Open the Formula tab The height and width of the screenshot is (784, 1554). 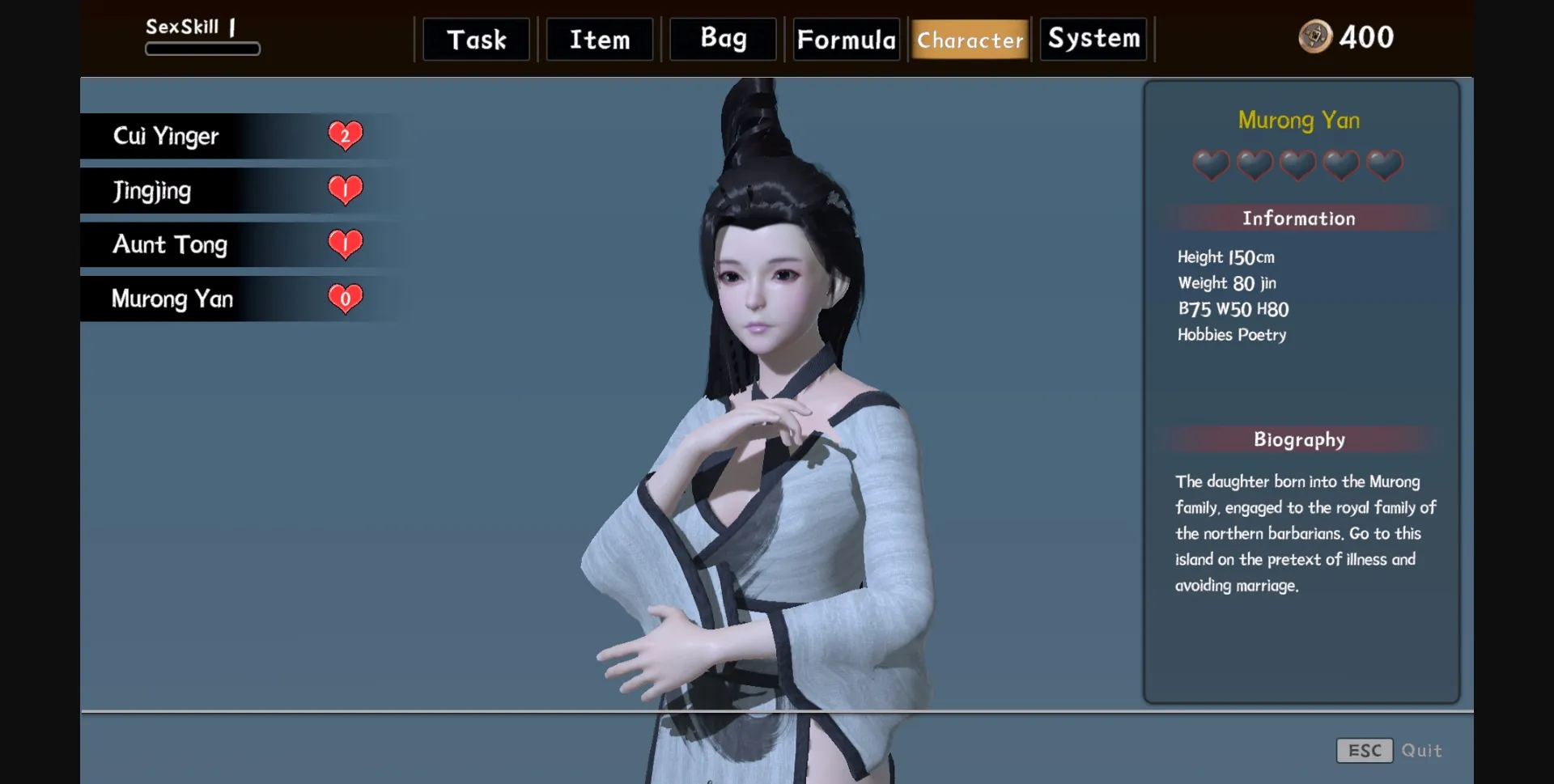coord(845,38)
